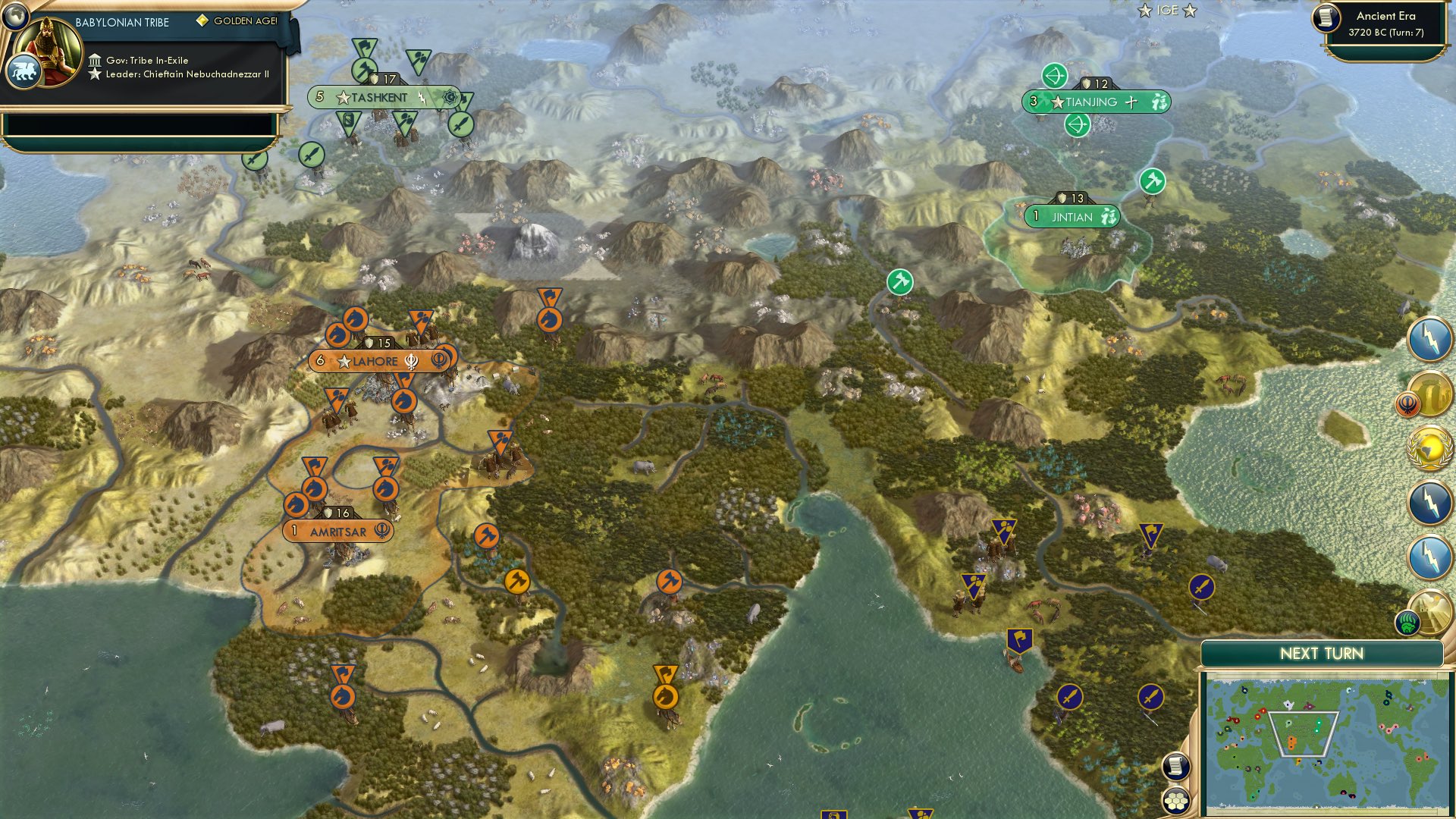Click the khanda religion icon on Lahore's banner

click(409, 362)
